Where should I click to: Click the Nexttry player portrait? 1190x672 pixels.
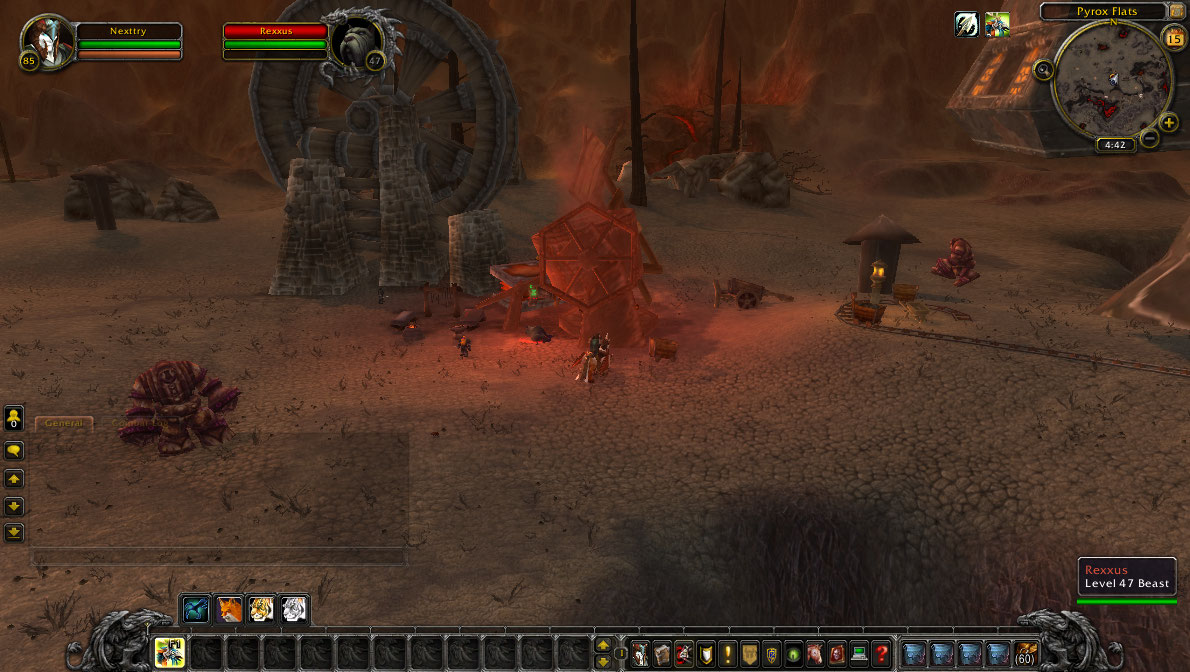47,42
